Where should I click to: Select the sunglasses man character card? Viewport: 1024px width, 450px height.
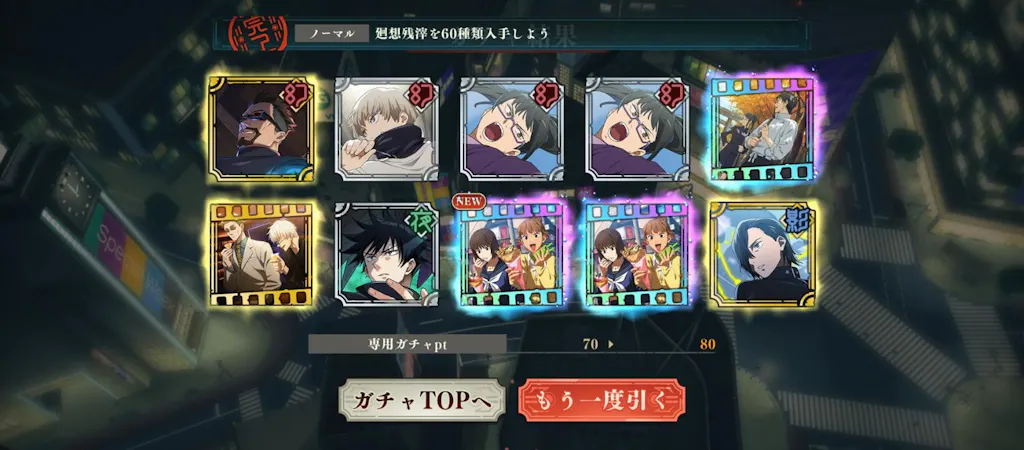[261, 130]
